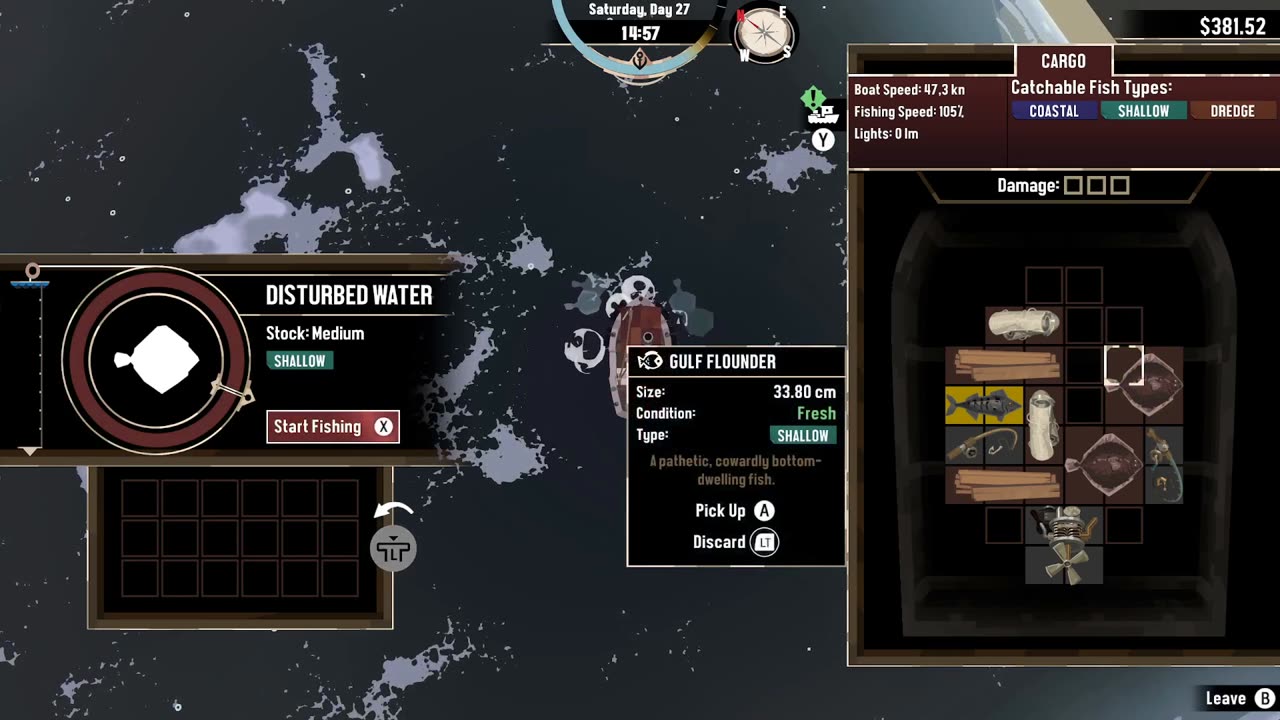Select the yellow-highlighted fish in cargo
The image size is (1280, 720).
[984, 405]
